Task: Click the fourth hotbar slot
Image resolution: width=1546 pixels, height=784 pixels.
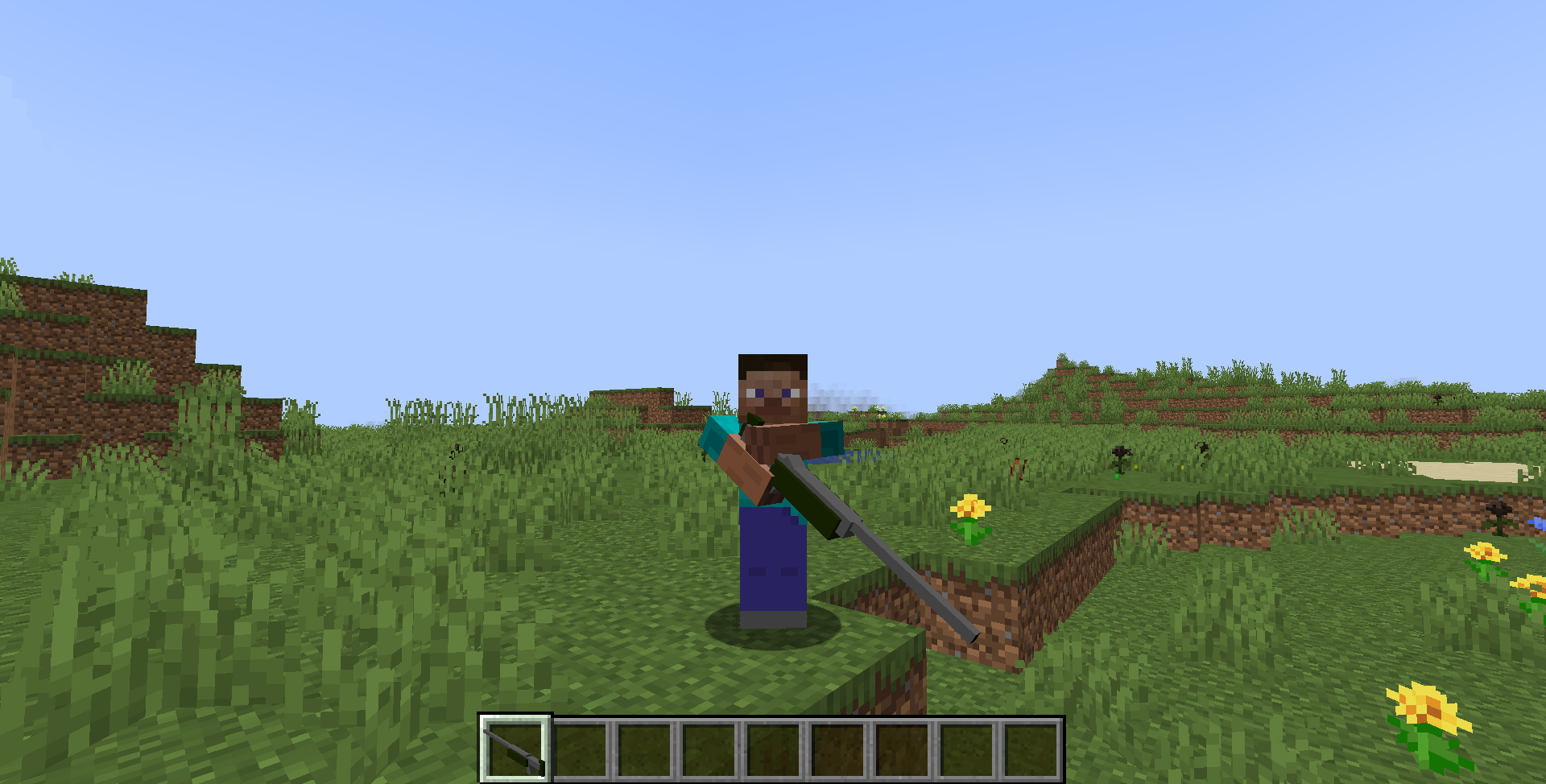Action: [x=709, y=749]
